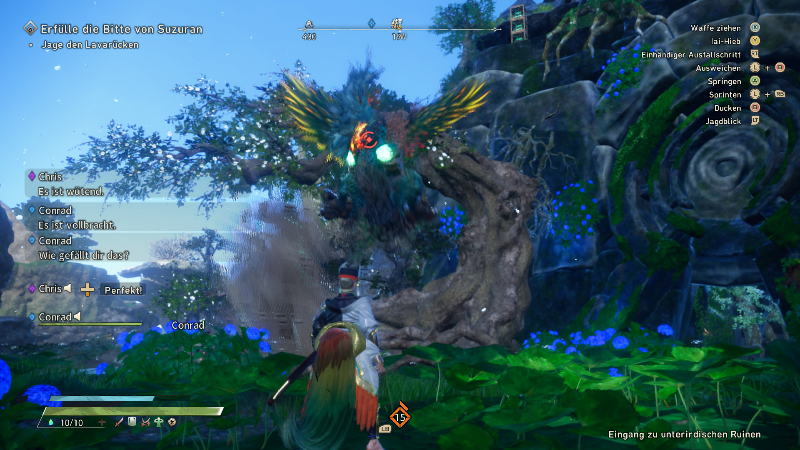800x450 pixels.
Task: Click the monster target marker on the compass
Action: coord(397,23)
